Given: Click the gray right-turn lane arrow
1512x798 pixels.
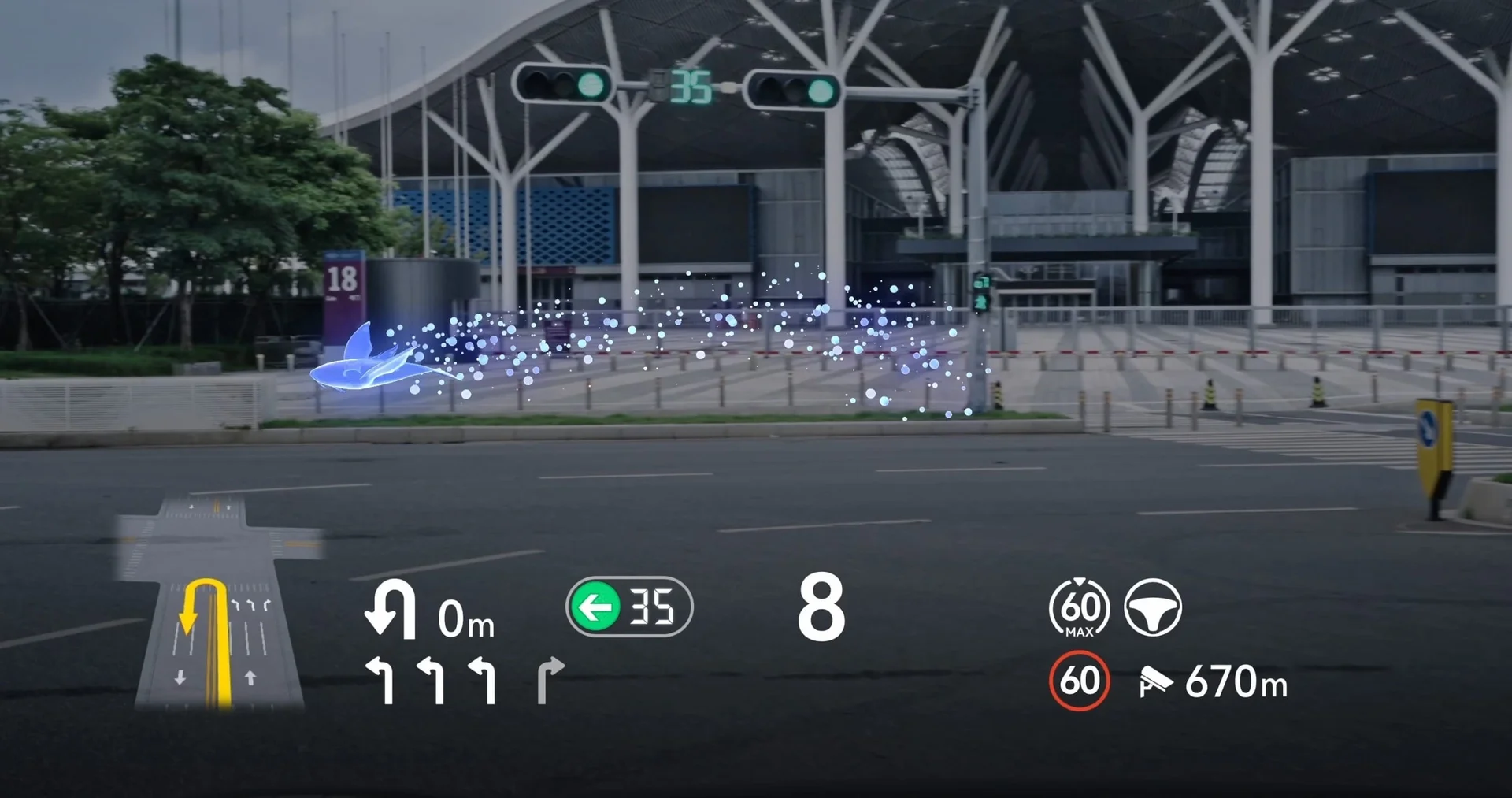Looking at the screenshot, I should pyautogui.click(x=550, y=680).
